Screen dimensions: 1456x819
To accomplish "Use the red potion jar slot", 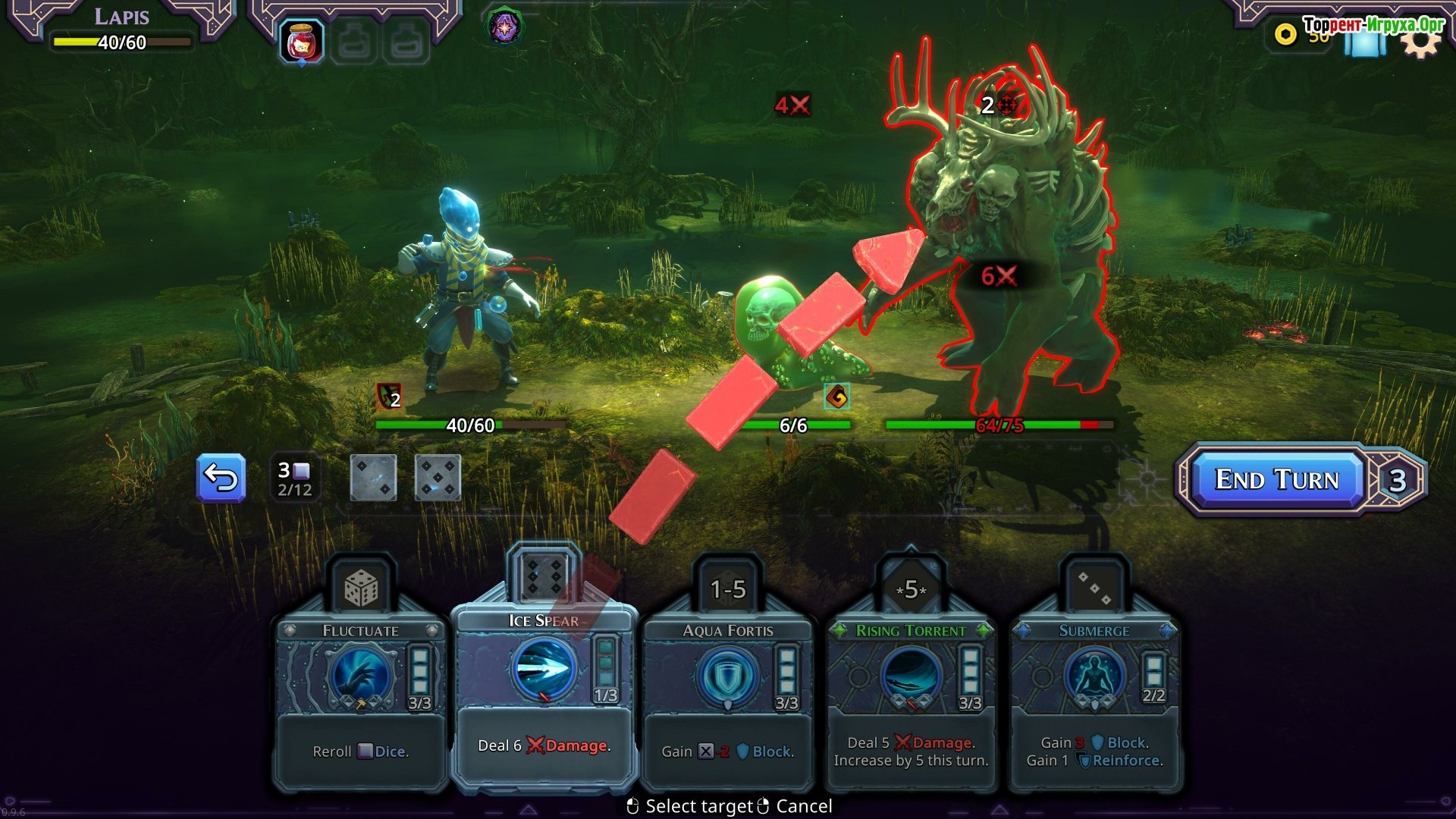I will (x=301, y=41).
